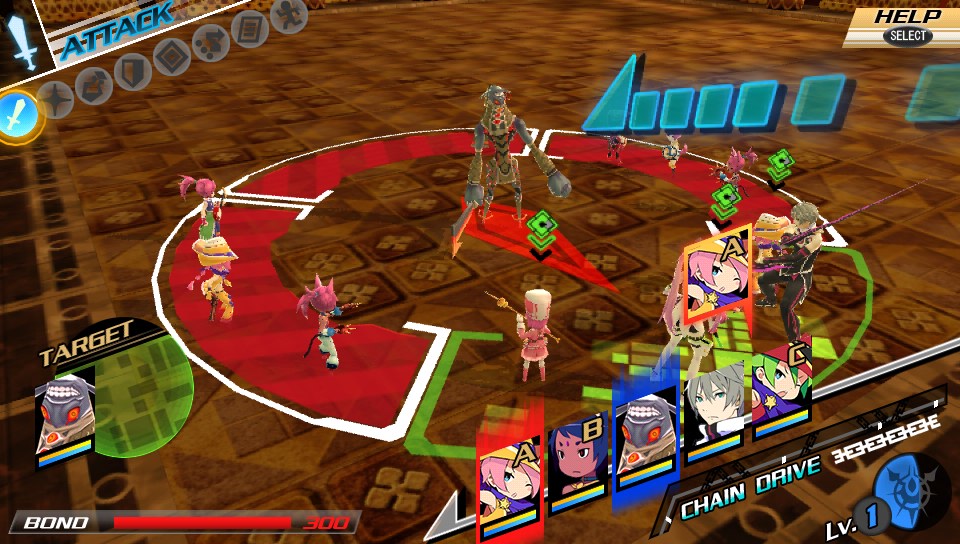Select the blue-haired B turn portrait

click(x=577, y=455)
